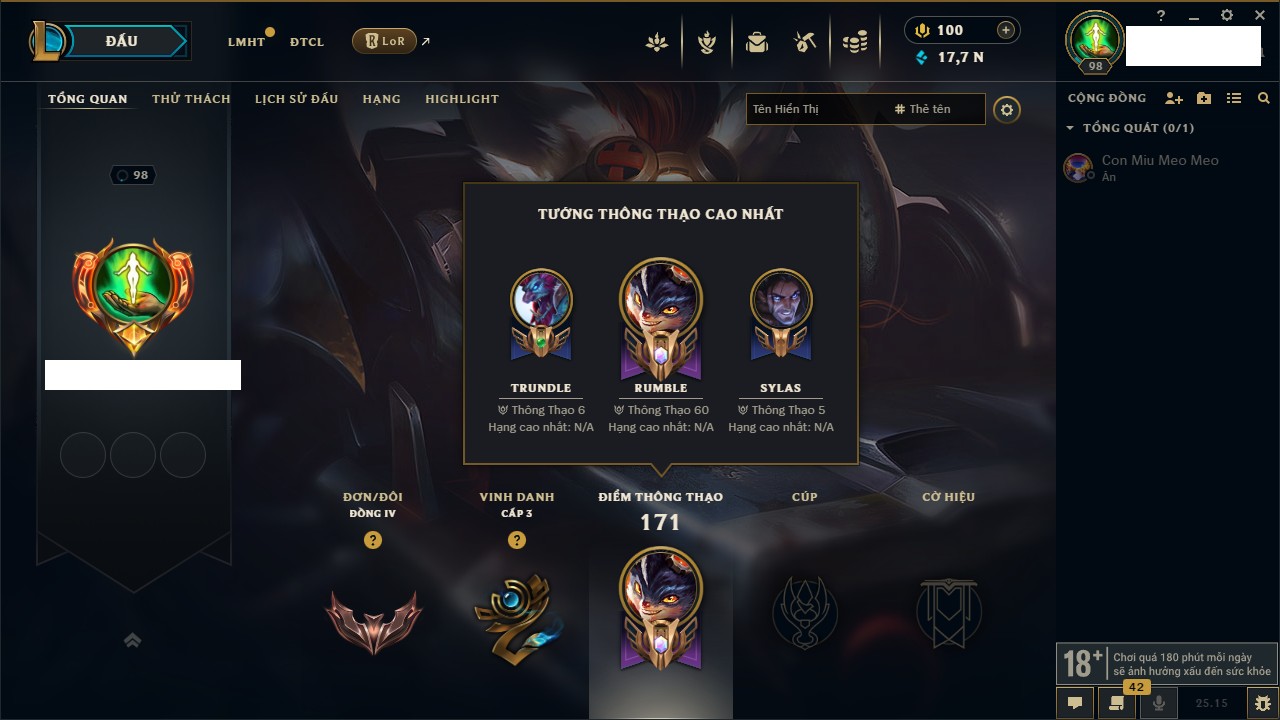The width and height of the screenshot is (1280, 720).
Task: Collapse the Tổng Quát friend group
Action: pos(1070,128)
